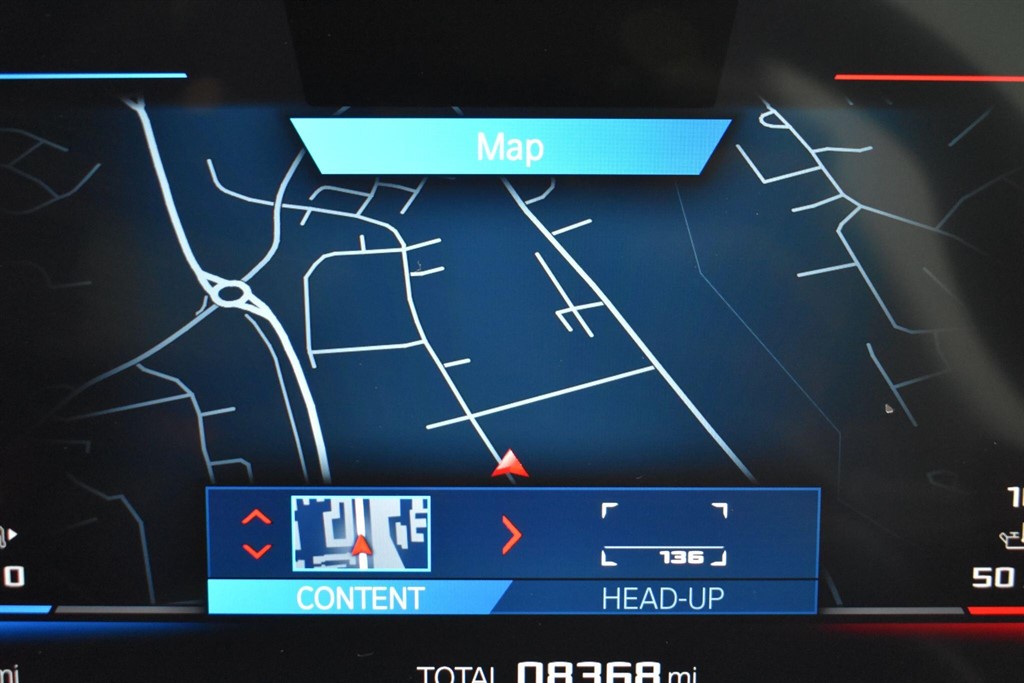Select the map scale frame showing 136
This screenshot has width=1024, height=683.
pyautogui.click(x=664, y=535)
